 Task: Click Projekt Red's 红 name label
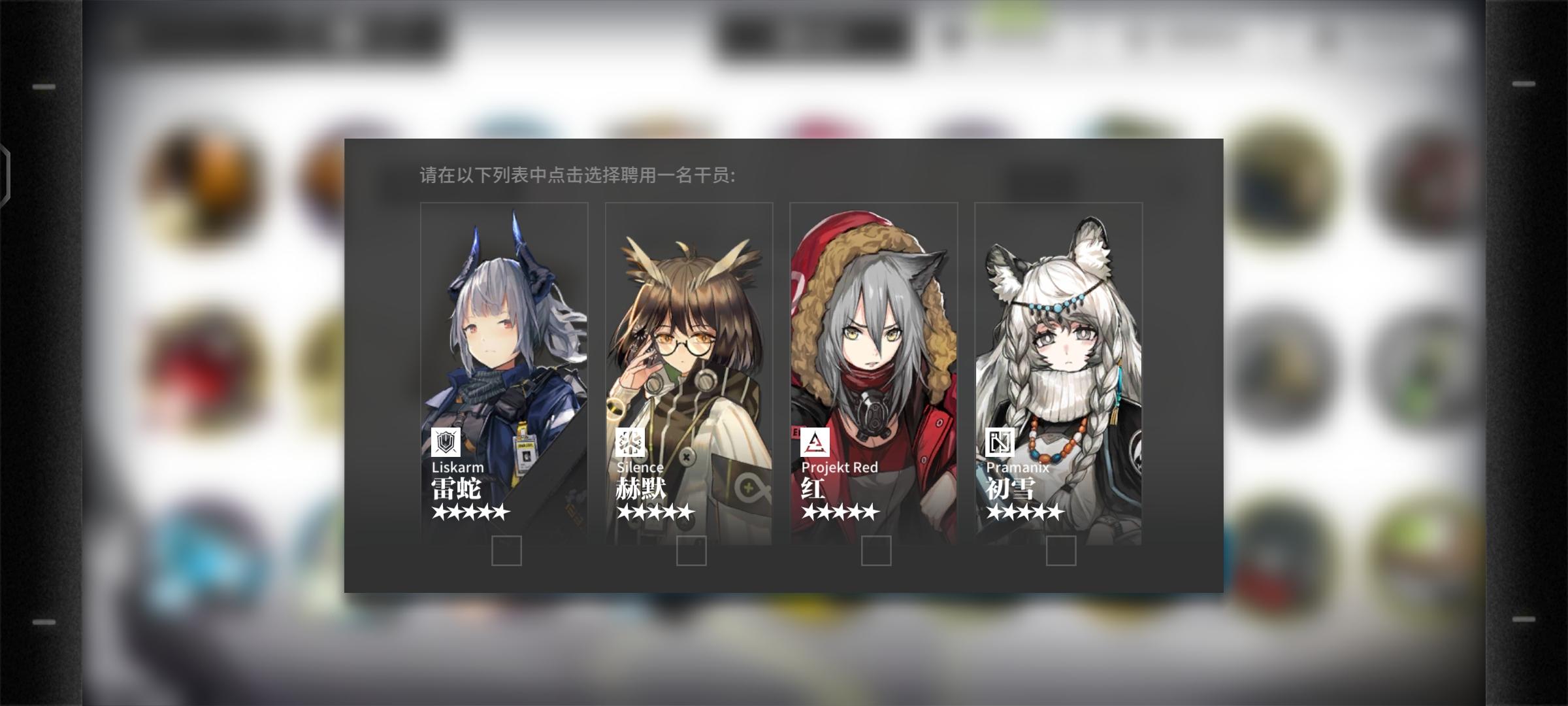(x=811, y=489)
